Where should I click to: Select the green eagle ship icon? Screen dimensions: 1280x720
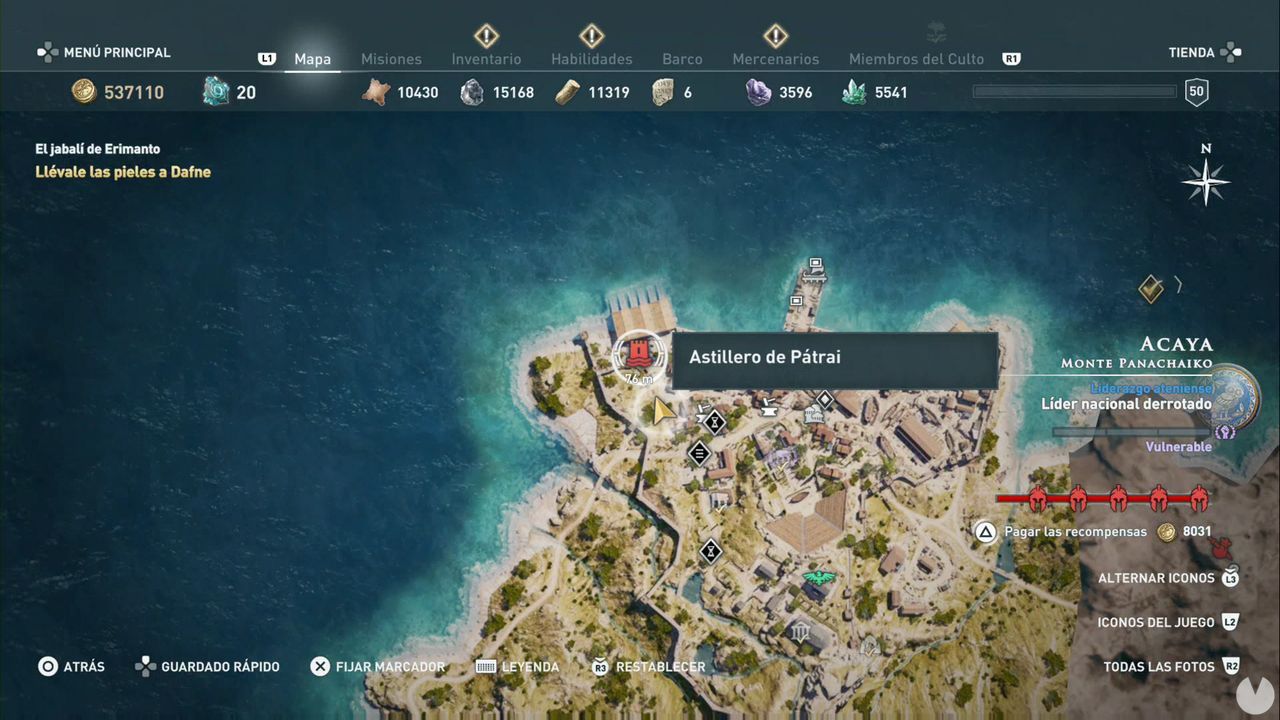coord(820,577)
